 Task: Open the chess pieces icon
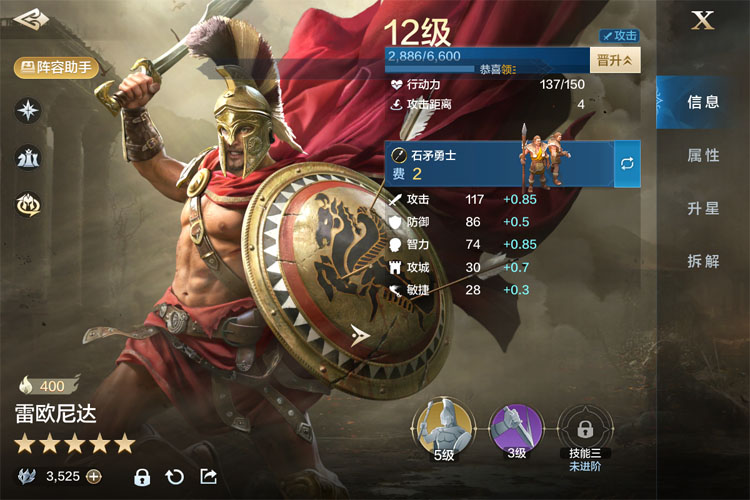point(28,157)
